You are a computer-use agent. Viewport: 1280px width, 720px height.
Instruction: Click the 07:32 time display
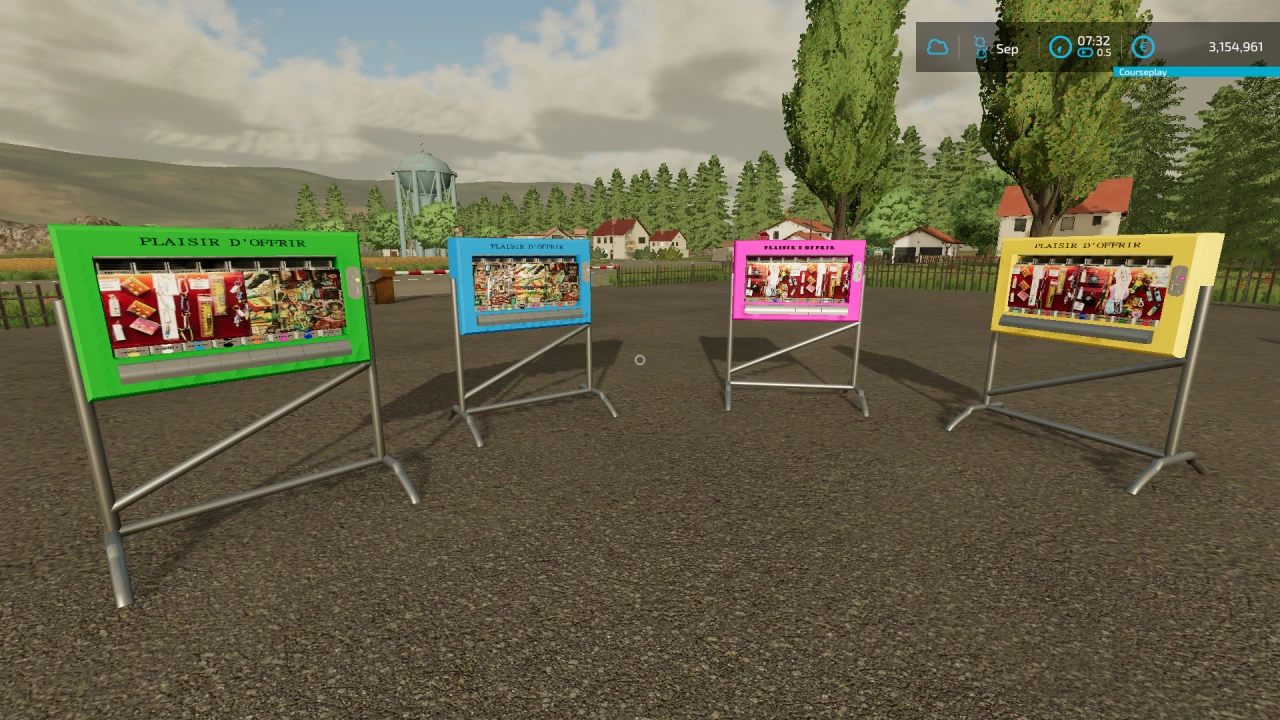1096,42
